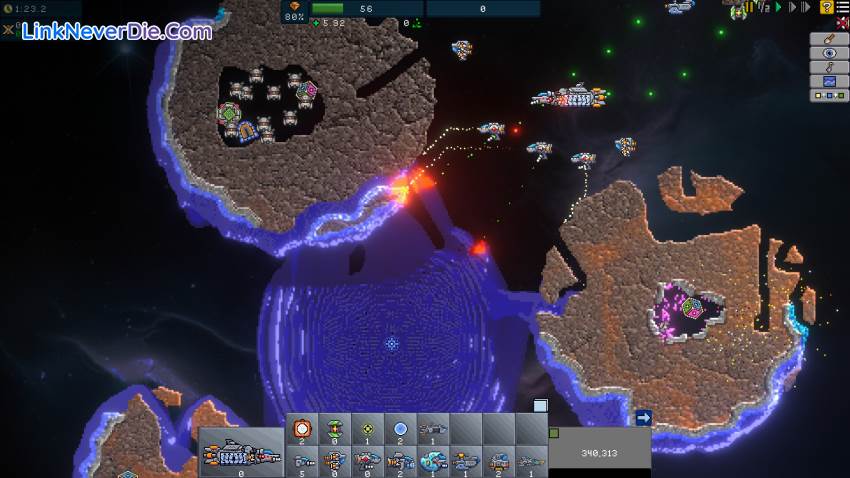Click the red crossed-out icon under menu
850x478 pixels.
842,22
